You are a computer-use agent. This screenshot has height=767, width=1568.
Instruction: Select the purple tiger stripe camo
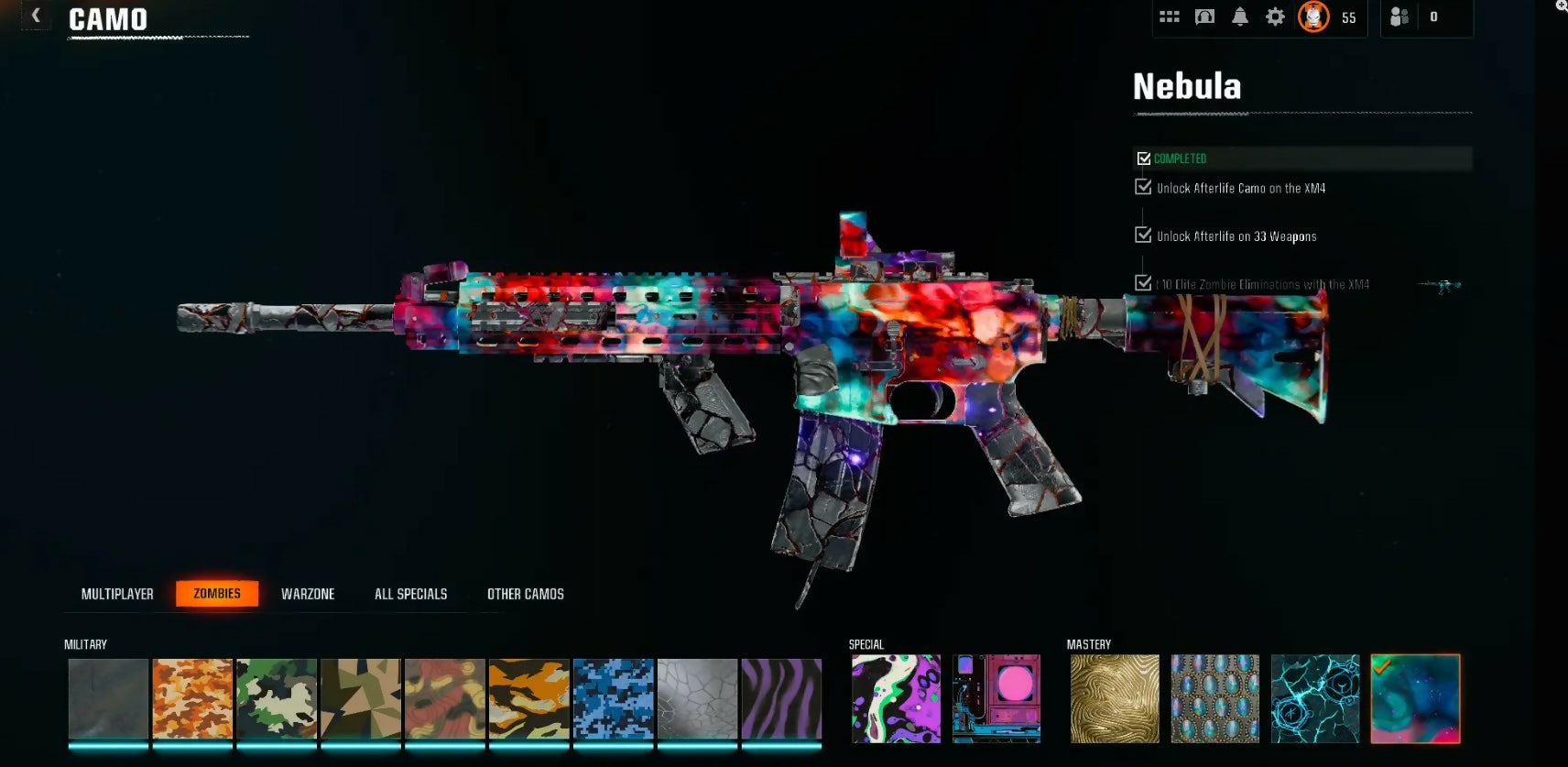point(781,698)
